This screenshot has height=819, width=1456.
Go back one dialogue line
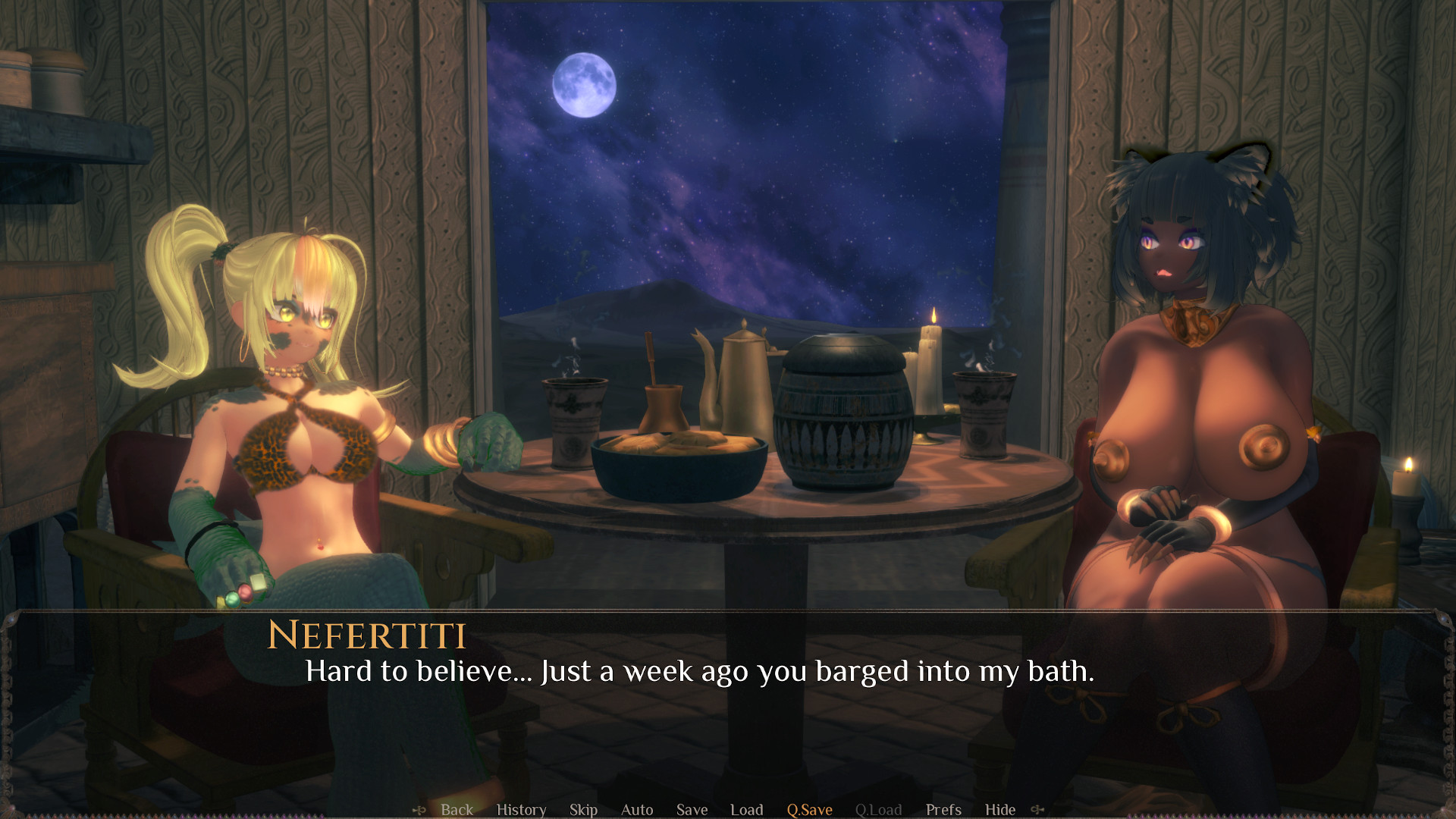click(x=457, y=809)
